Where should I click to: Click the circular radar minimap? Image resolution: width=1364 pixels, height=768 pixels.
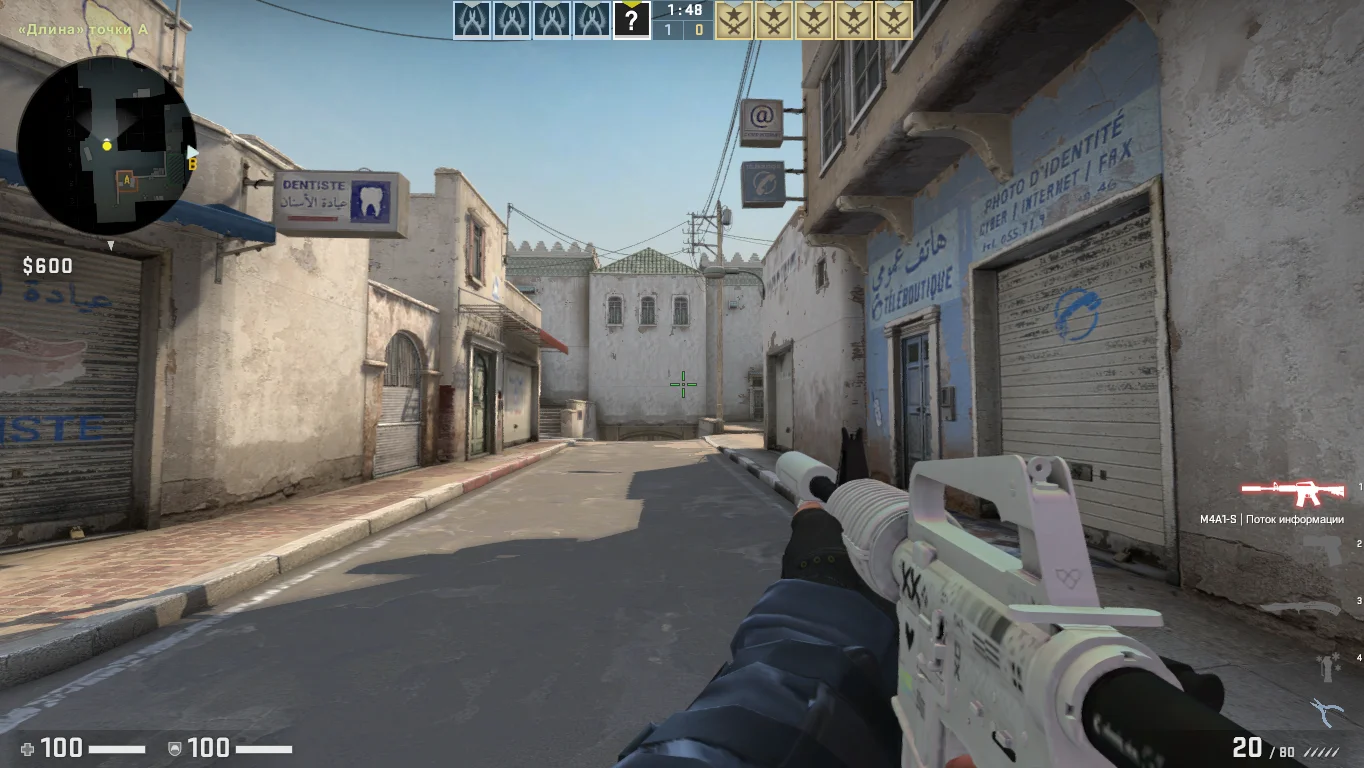click(x=105, y=146)
